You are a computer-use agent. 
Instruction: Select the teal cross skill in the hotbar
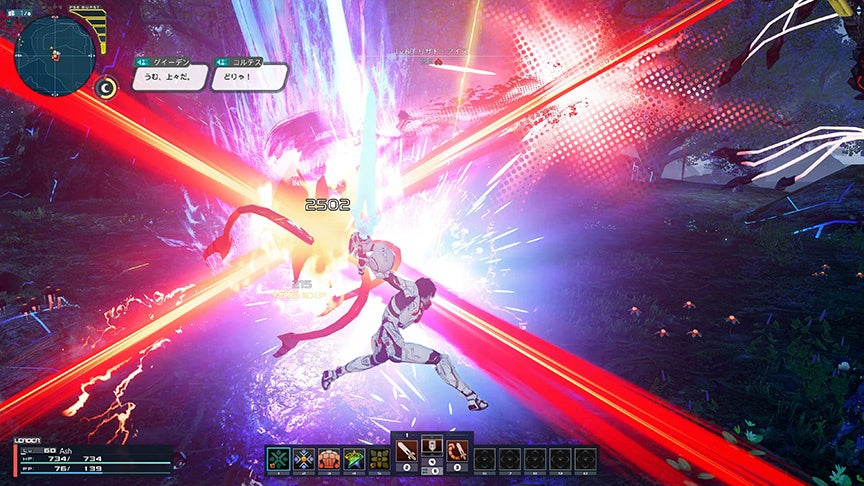point(278,459)
